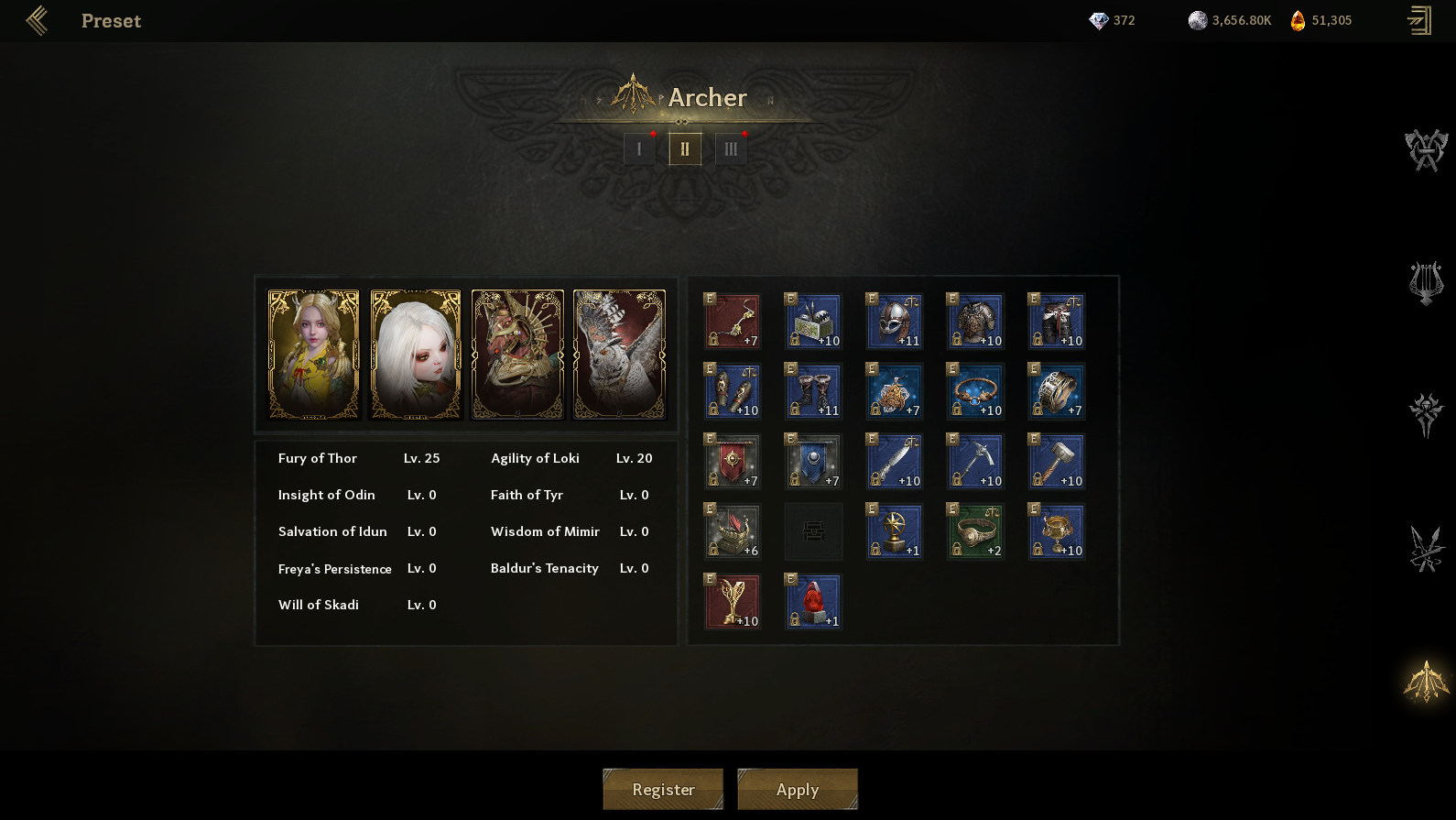Select the red gem +1 slot
The height and width of the screenshot is (820, 1456).
813,602
